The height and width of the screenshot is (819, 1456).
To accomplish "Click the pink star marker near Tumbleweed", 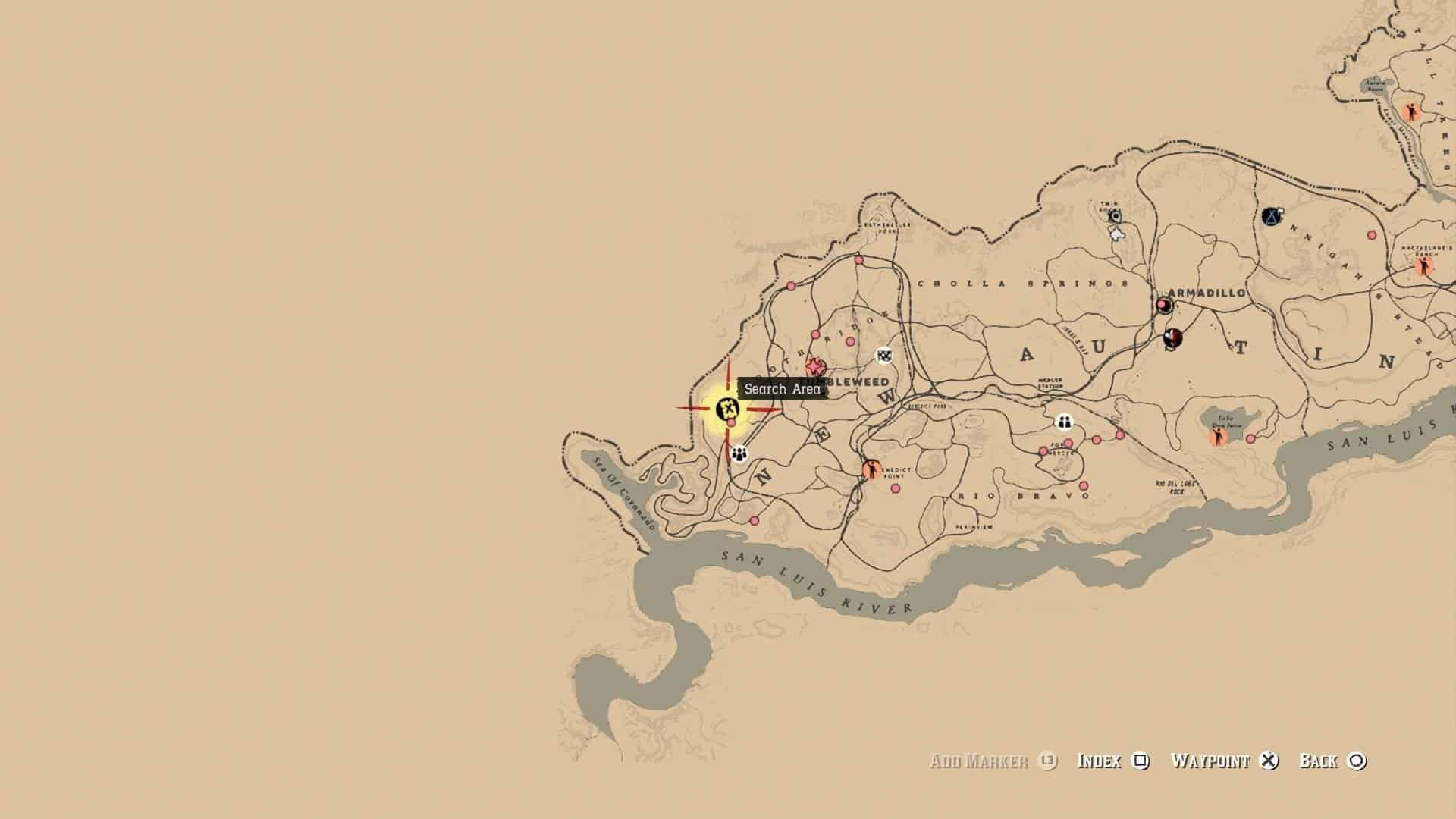I will pyautogui.click(x=814, y=365).
